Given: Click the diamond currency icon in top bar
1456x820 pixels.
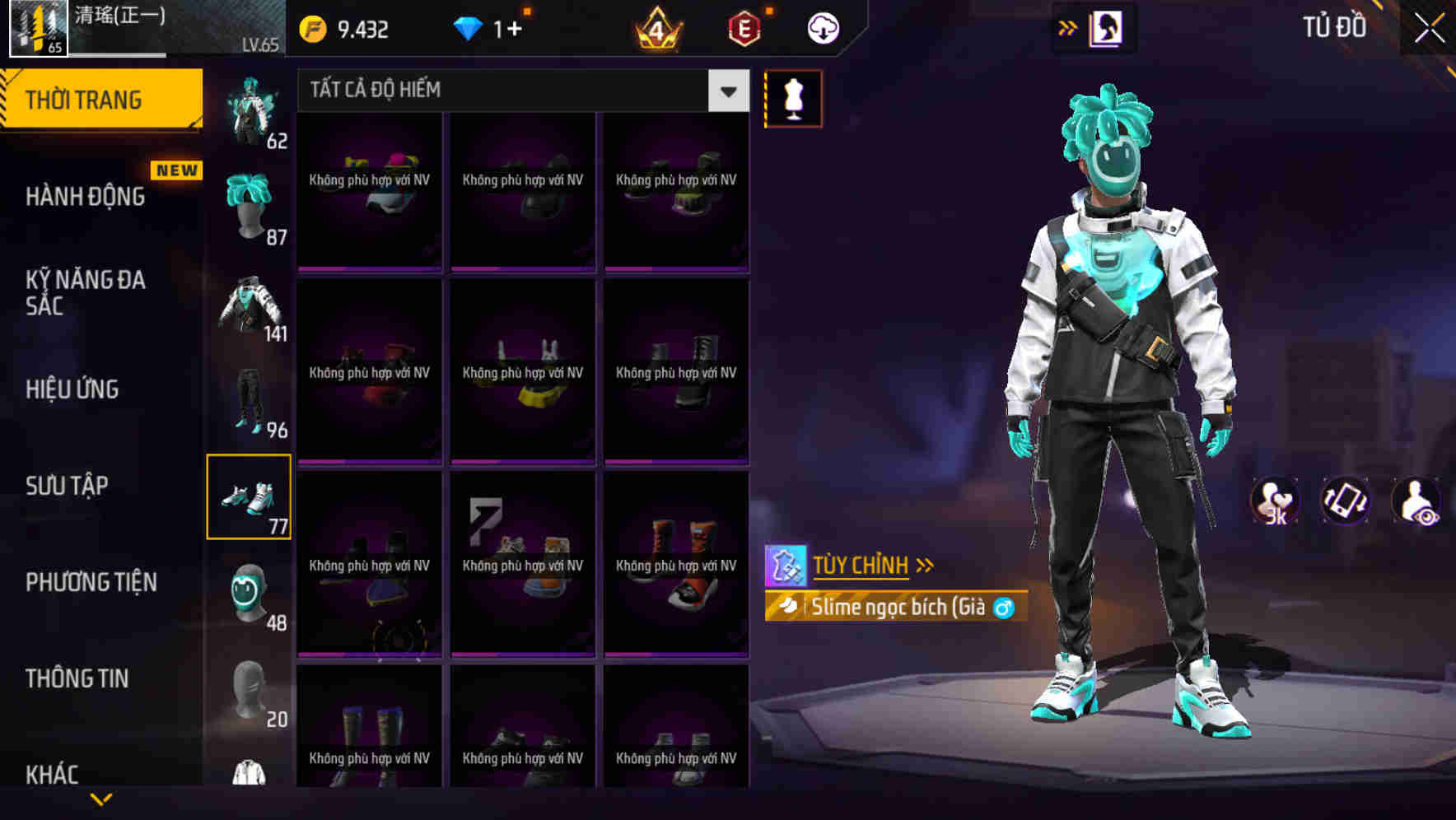Looking at the screenshot, I should coord(469,27).
